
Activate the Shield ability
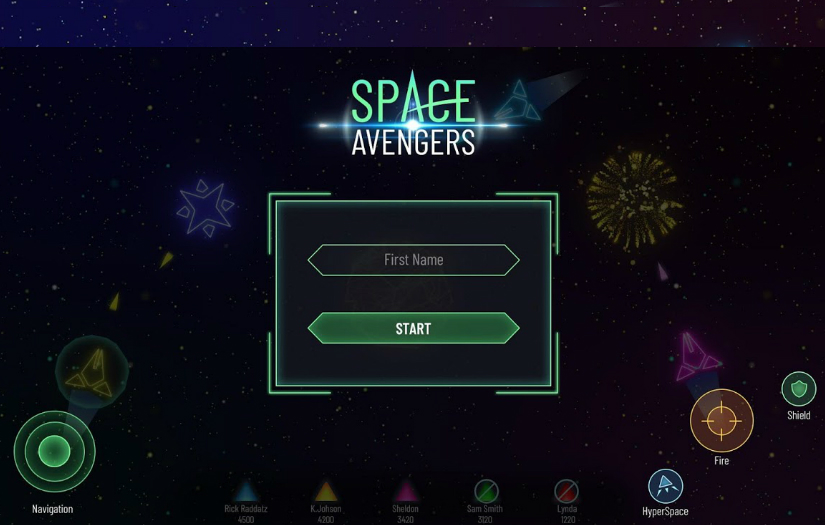coord(798,389)
